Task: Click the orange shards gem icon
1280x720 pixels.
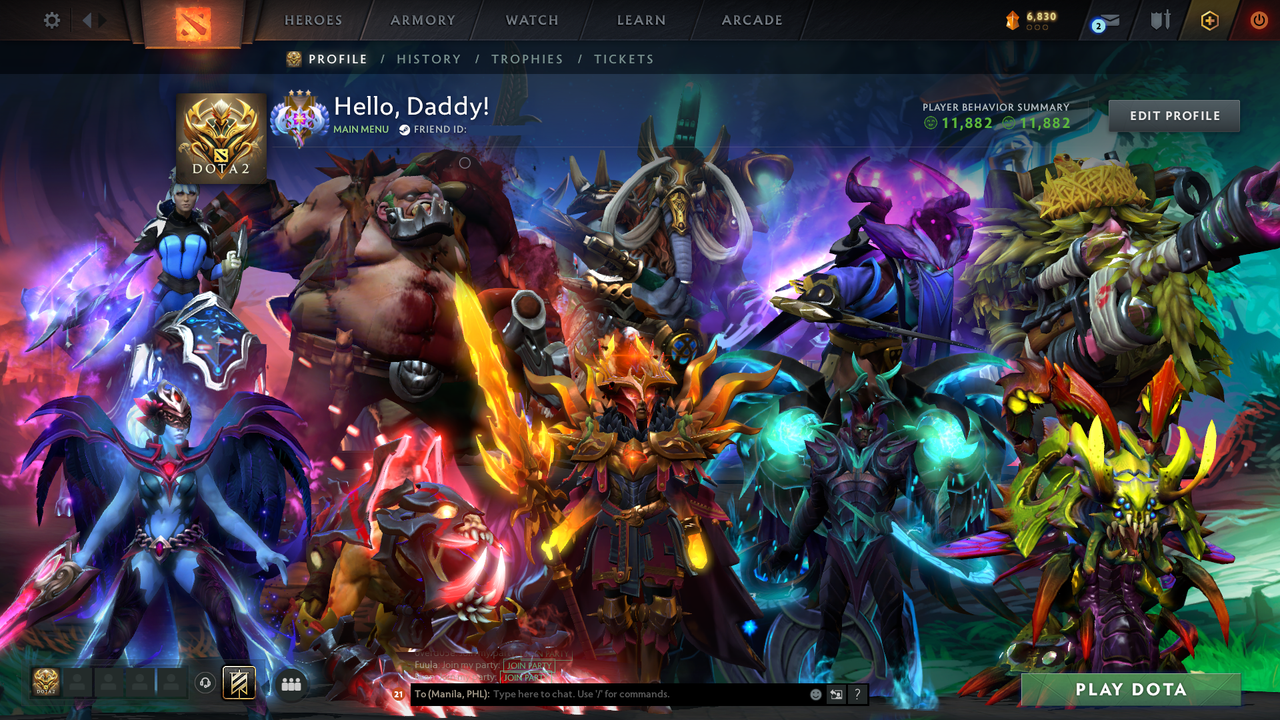Action: pos(1012,18)
